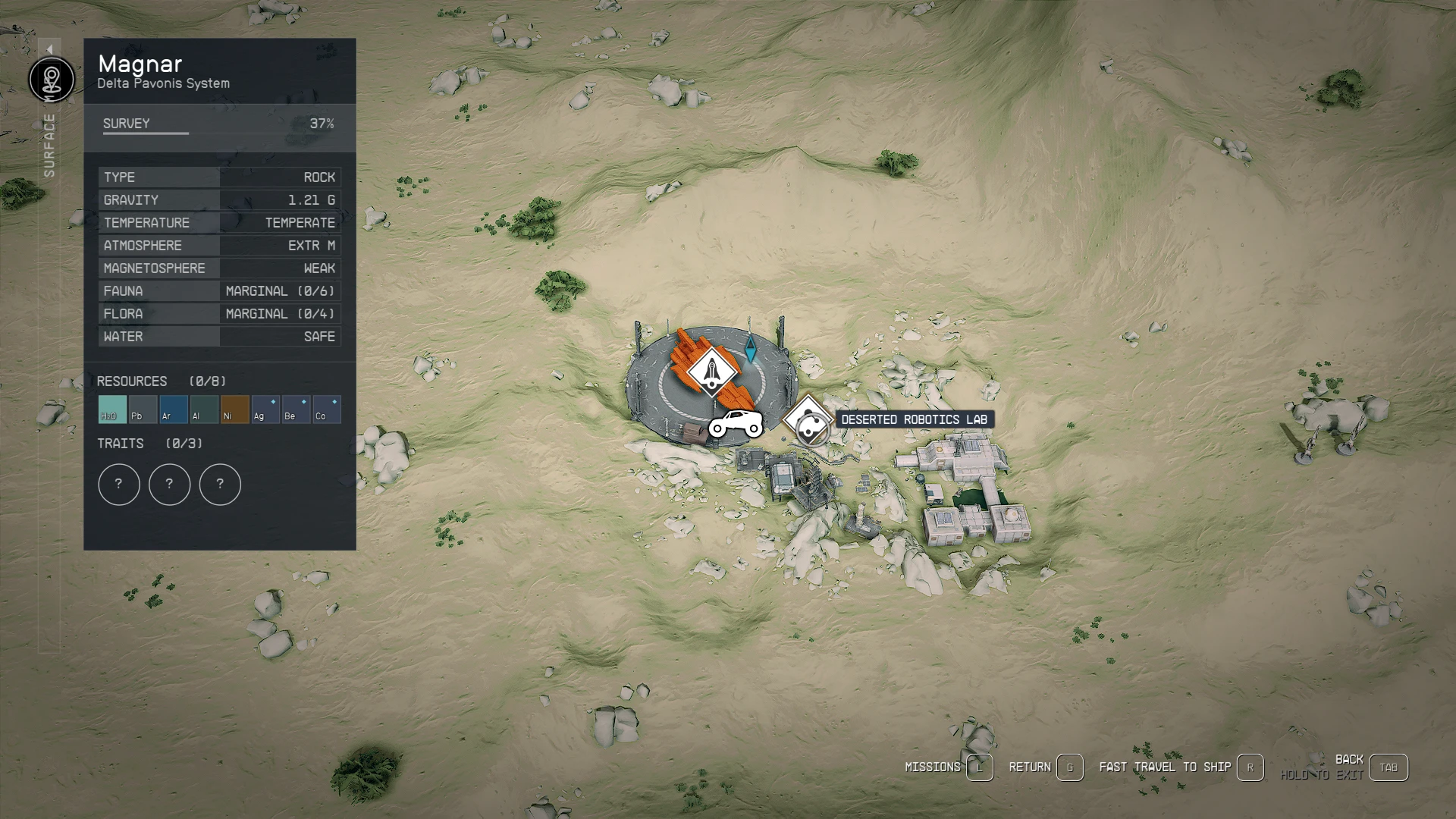Open the surface map pin icon

(52, 79)
